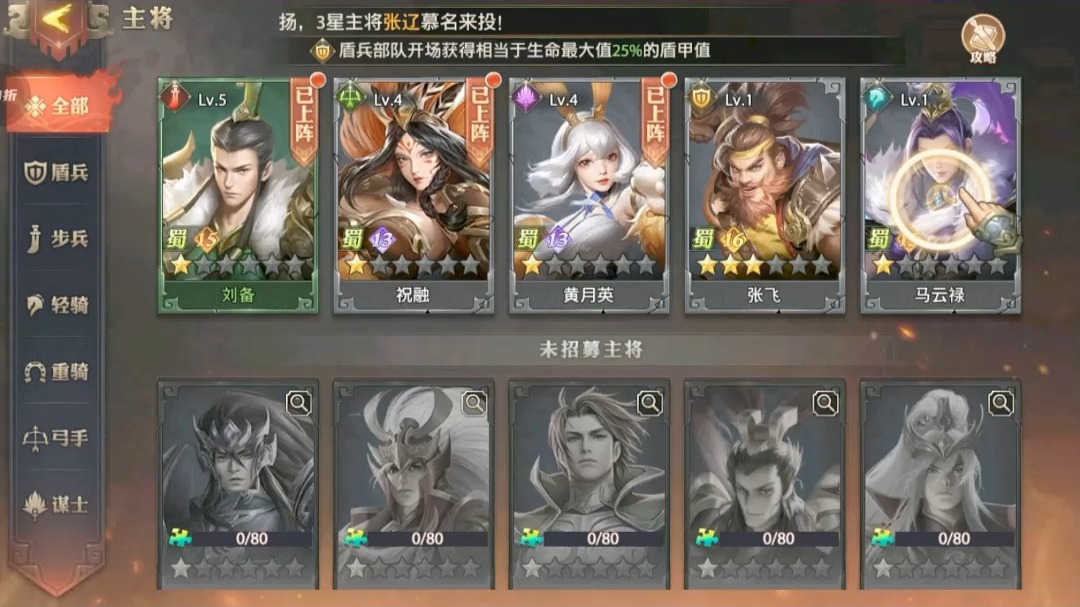The image size is (1080, 607).
Task: Go back with the yellow arrow button
Action: [57, 22]
